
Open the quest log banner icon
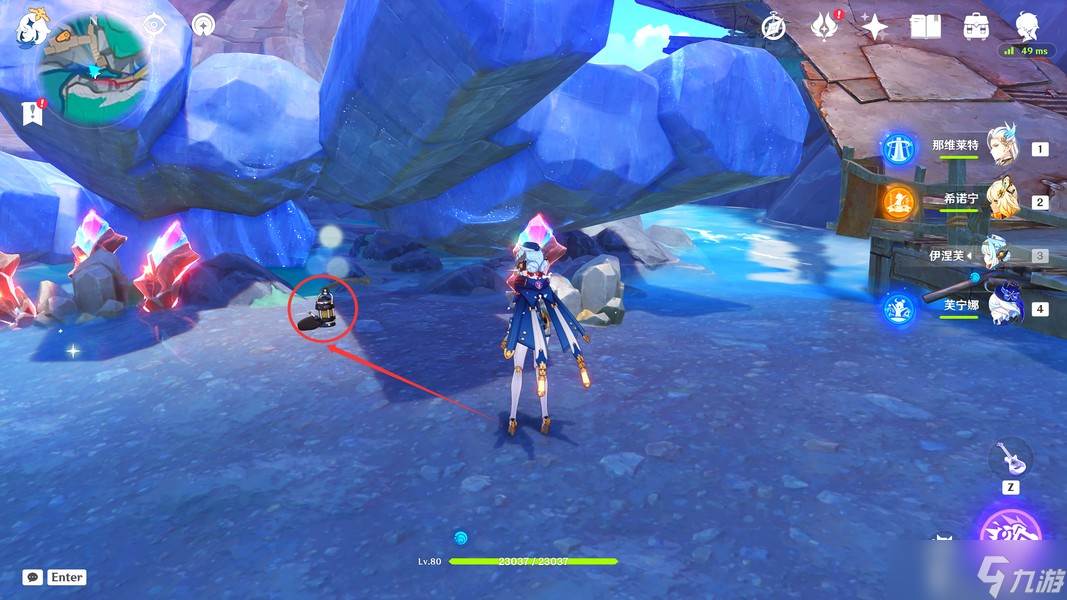click(33, 112)
